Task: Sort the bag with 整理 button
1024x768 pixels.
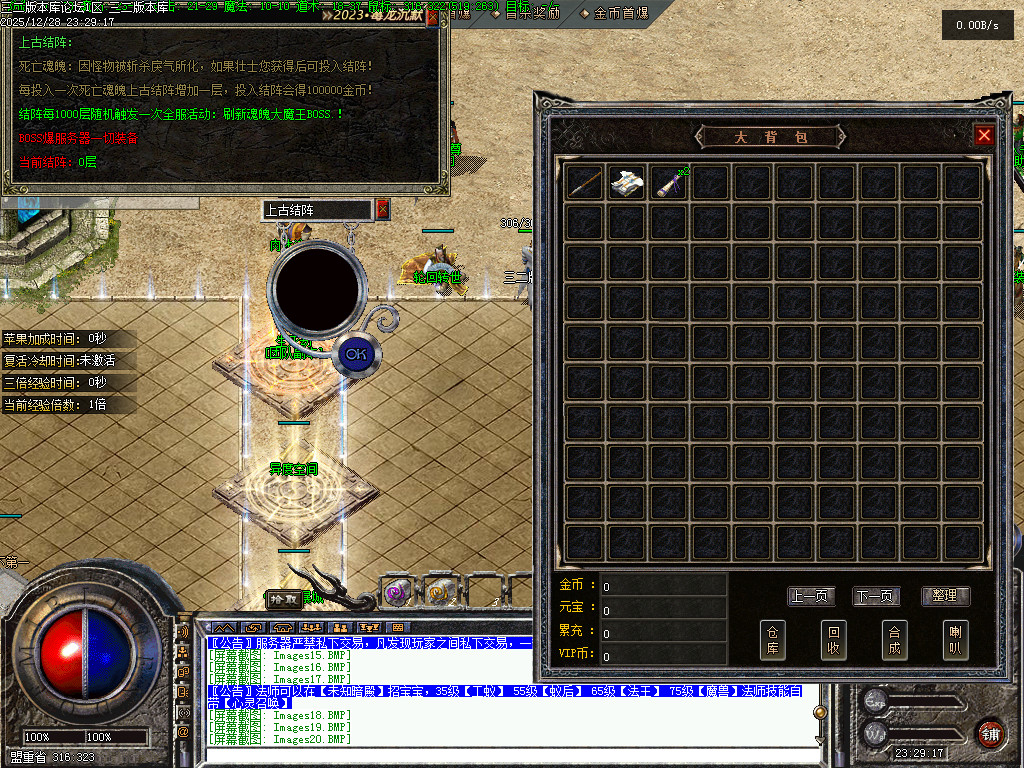Action: 944,596
